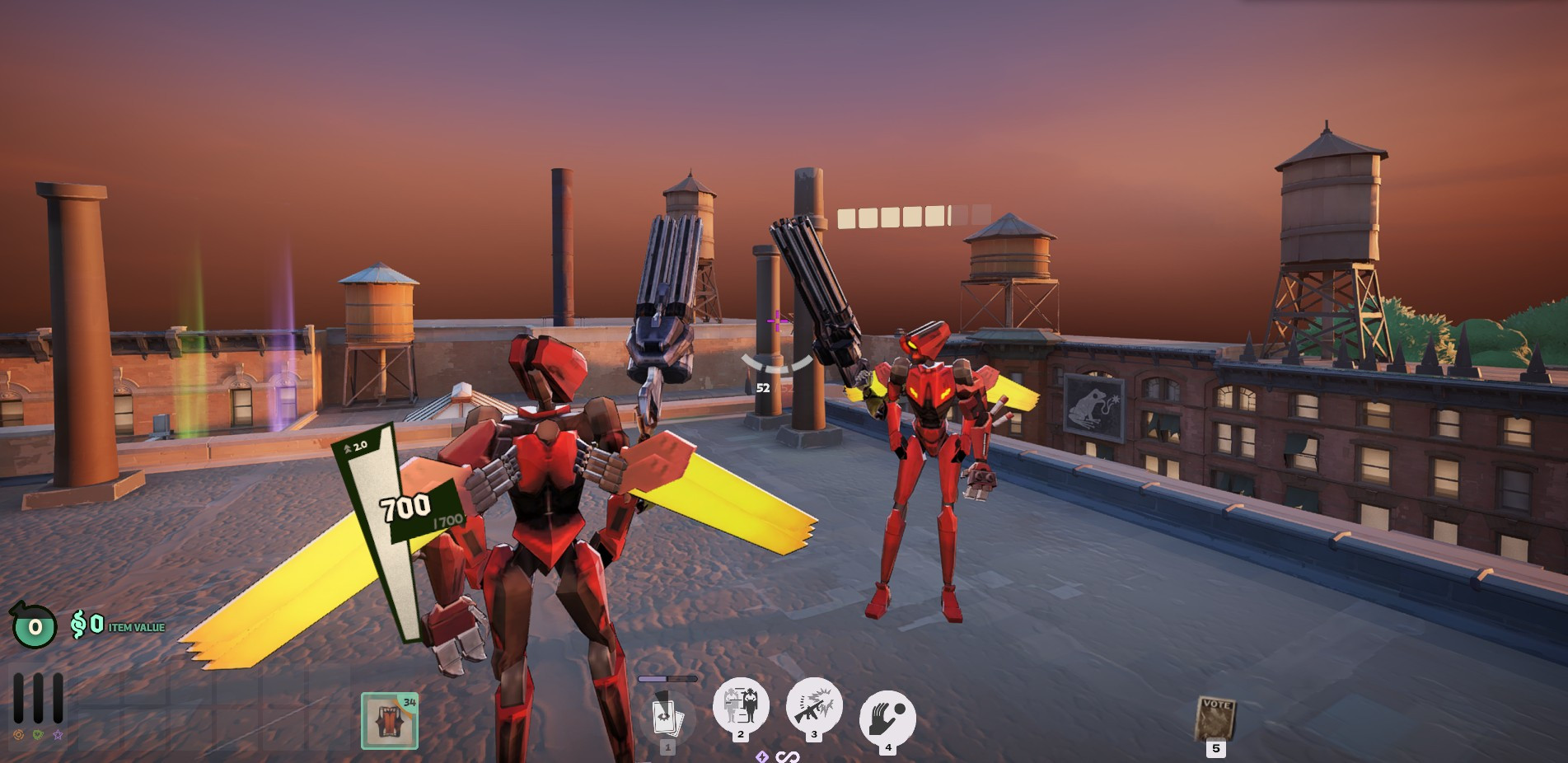The width and height of the screenshot is (1568, 763).
Task: Open the VOTE poster item
Action: click(1215, 719)
